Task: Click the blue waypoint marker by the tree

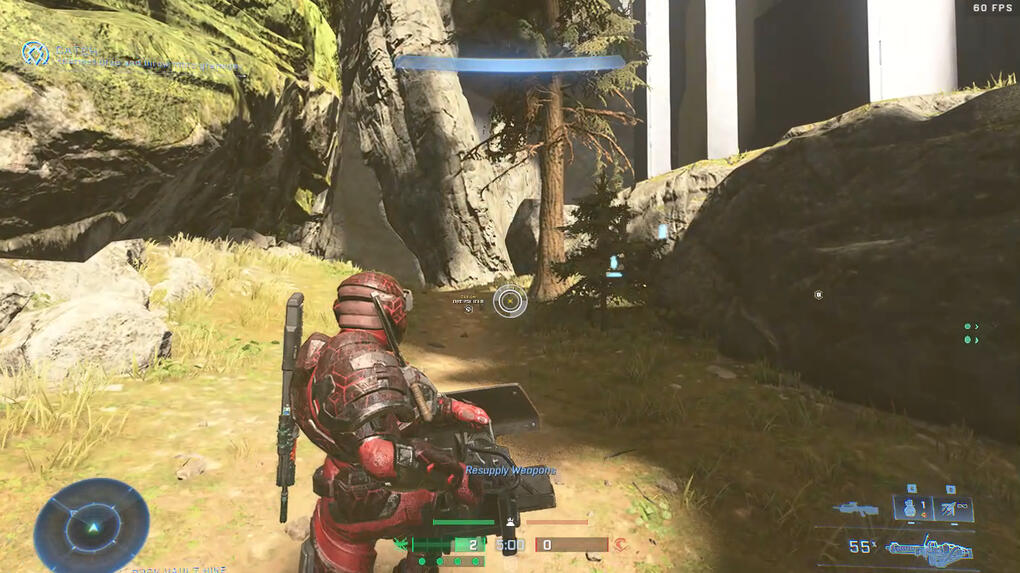Action: [x=614, y=264]
